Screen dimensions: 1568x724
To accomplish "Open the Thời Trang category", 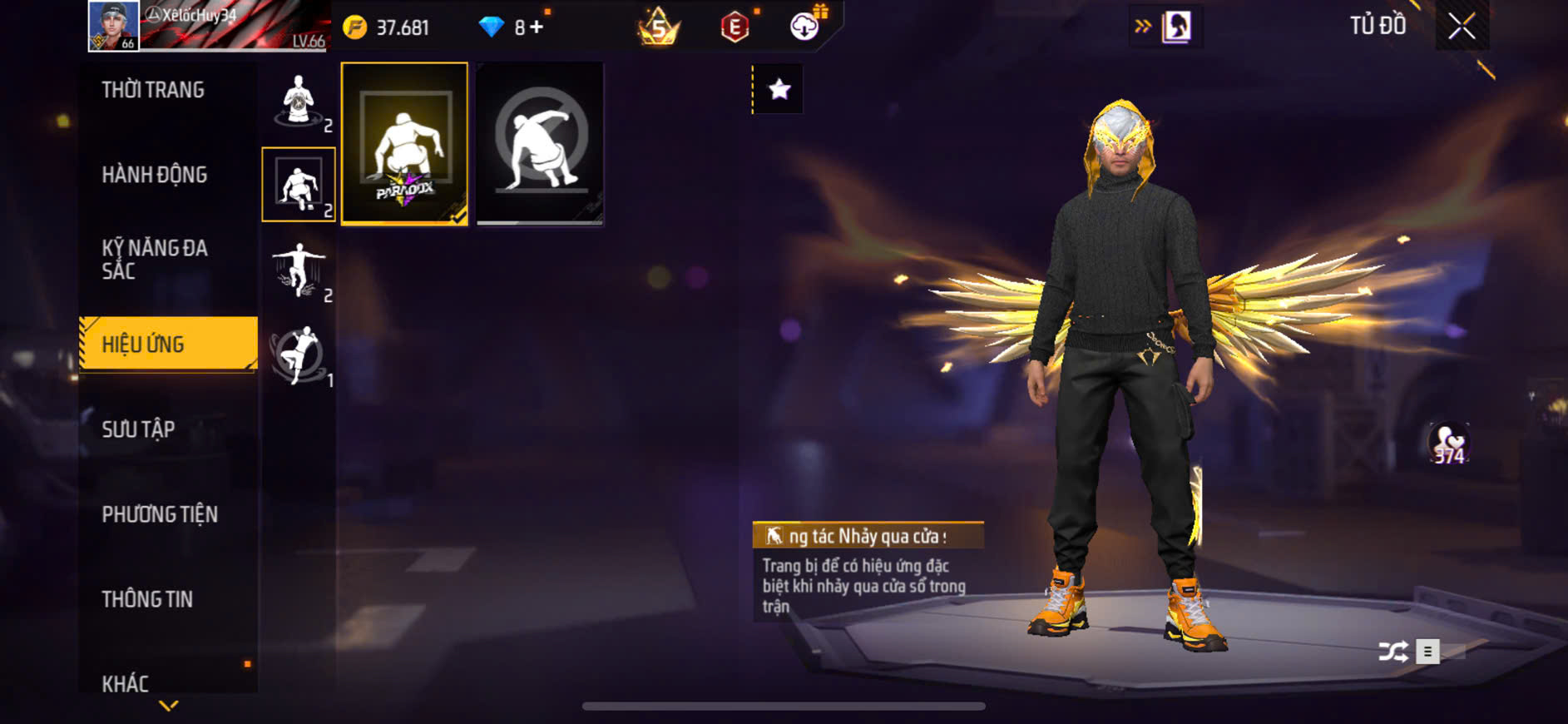I will pos(154,90).
